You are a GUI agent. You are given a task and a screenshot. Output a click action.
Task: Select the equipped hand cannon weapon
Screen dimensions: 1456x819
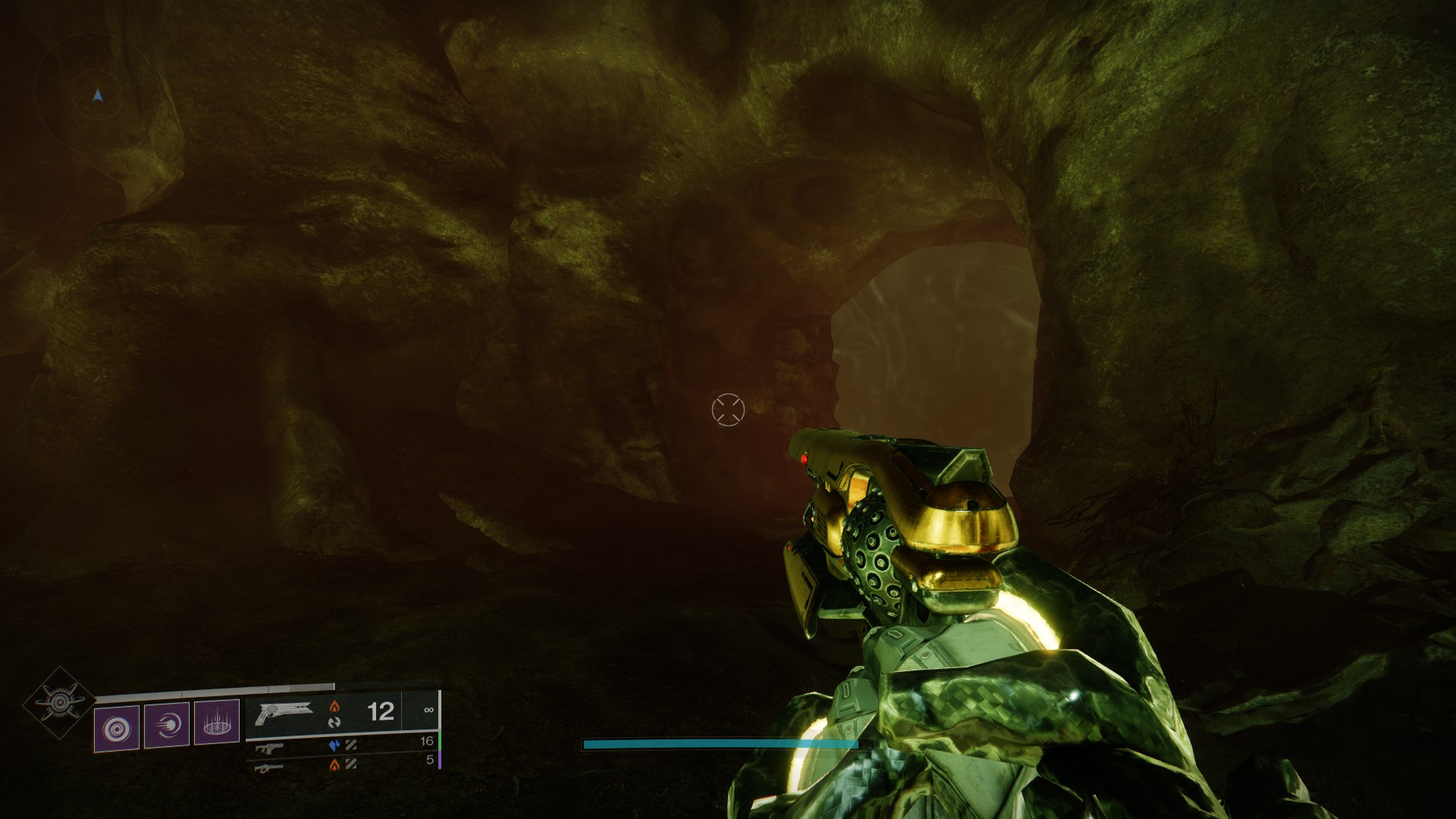284,713
